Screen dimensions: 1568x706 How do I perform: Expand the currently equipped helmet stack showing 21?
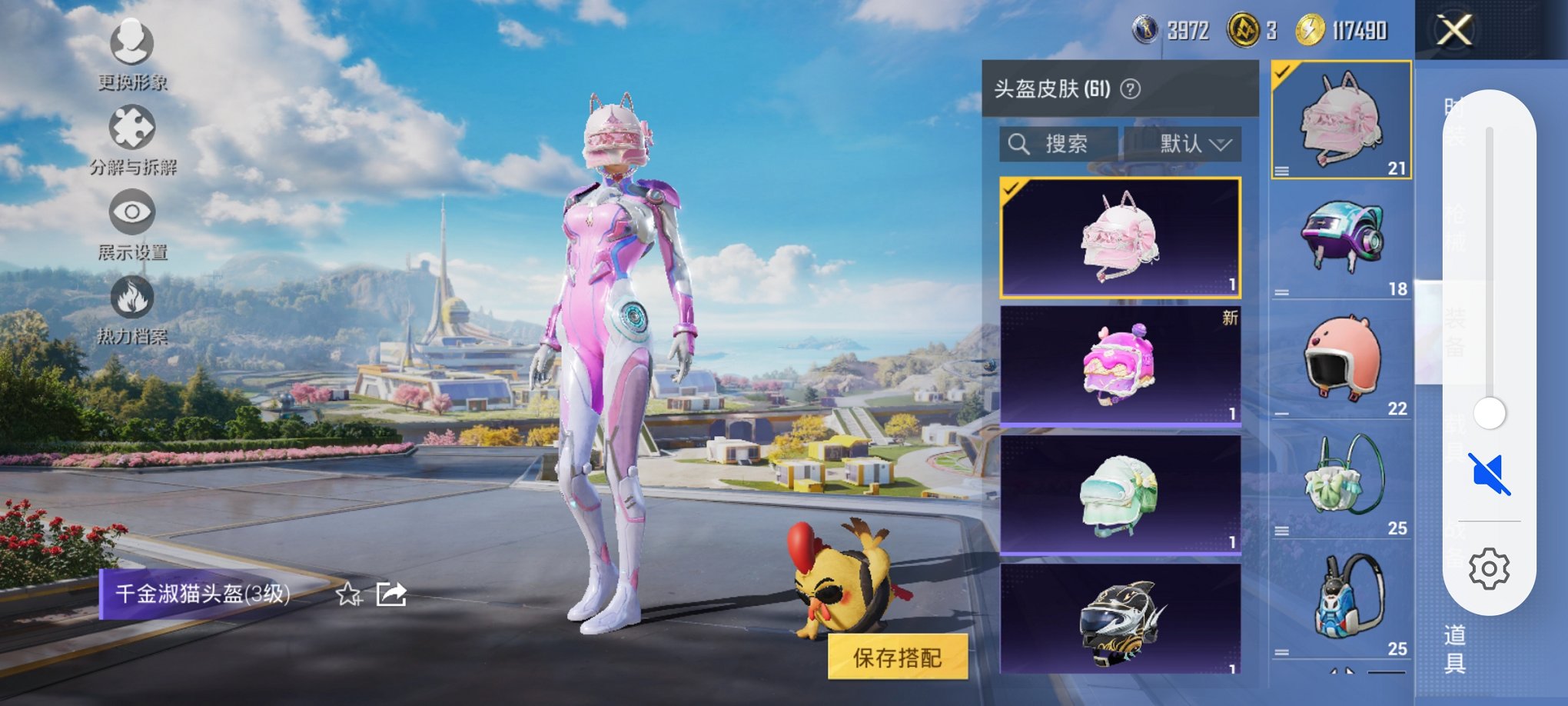pyautogui.click(x=1282, y=172)
